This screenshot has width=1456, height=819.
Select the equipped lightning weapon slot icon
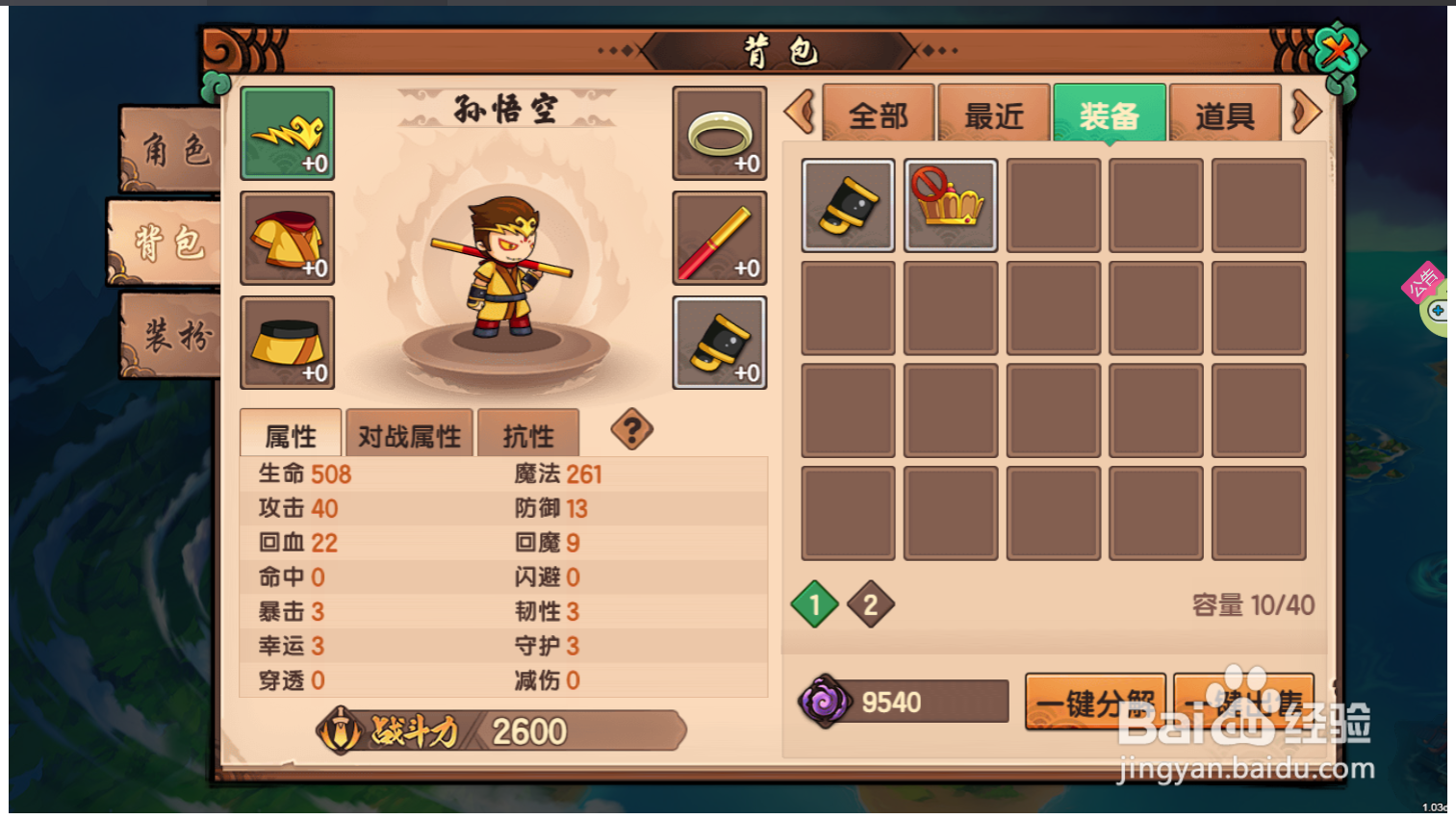click(287, 133)
